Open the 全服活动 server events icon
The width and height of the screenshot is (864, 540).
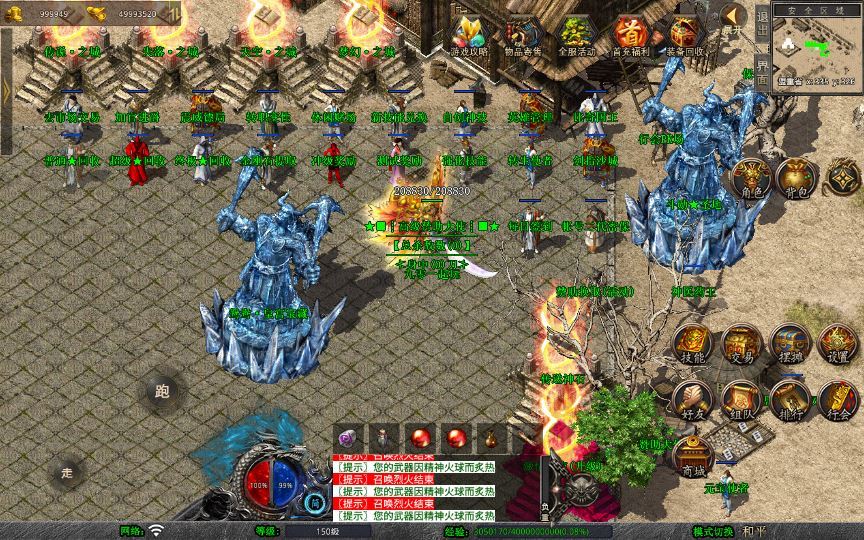pyautogui.click(x=575, y=35)
